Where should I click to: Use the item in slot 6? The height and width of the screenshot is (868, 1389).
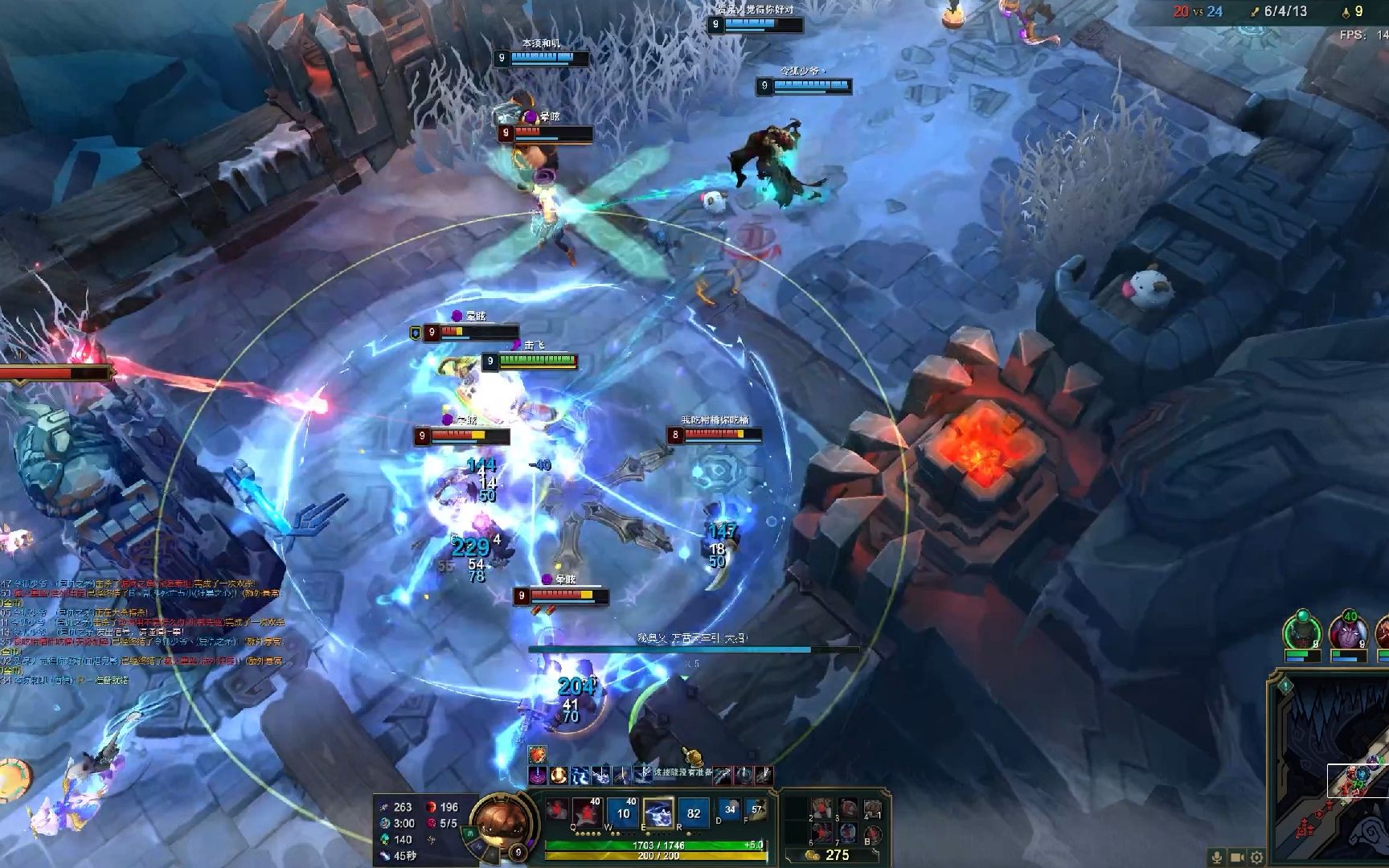(x=821, y=833)
